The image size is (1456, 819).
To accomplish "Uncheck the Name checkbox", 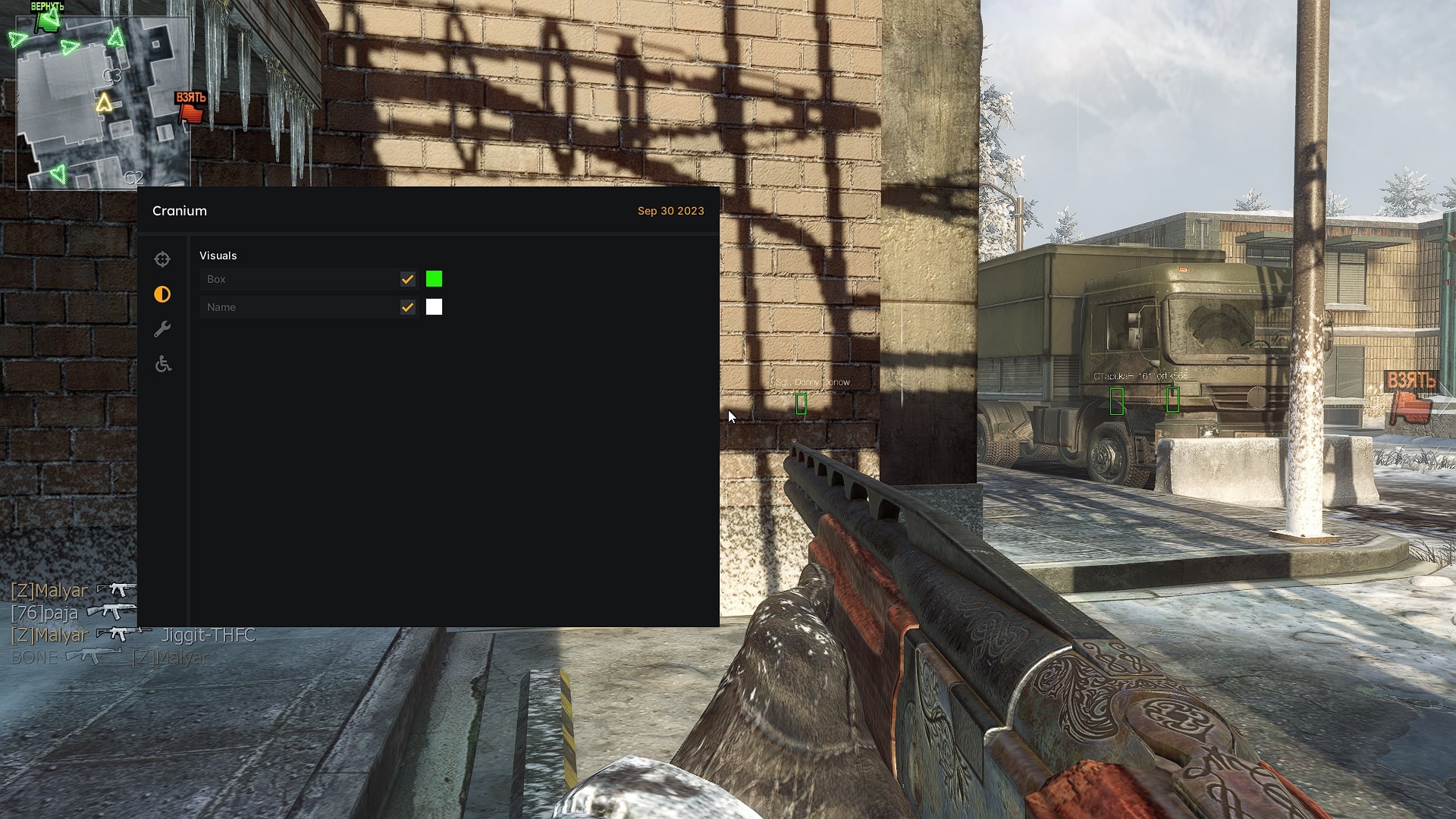I will point(409,307).
